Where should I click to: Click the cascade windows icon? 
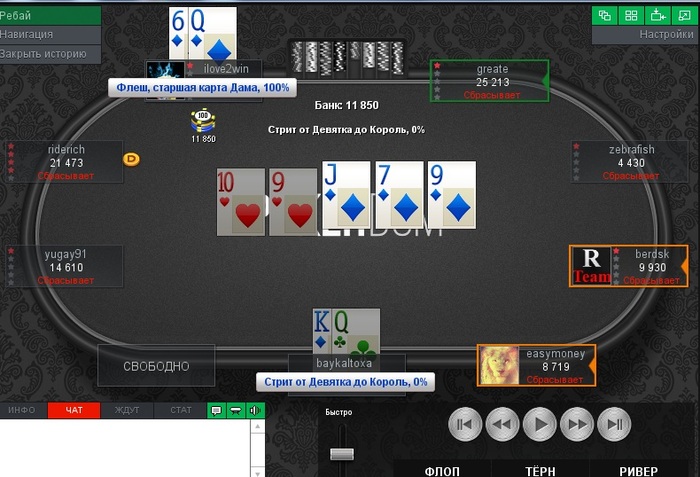click(604, 15)
